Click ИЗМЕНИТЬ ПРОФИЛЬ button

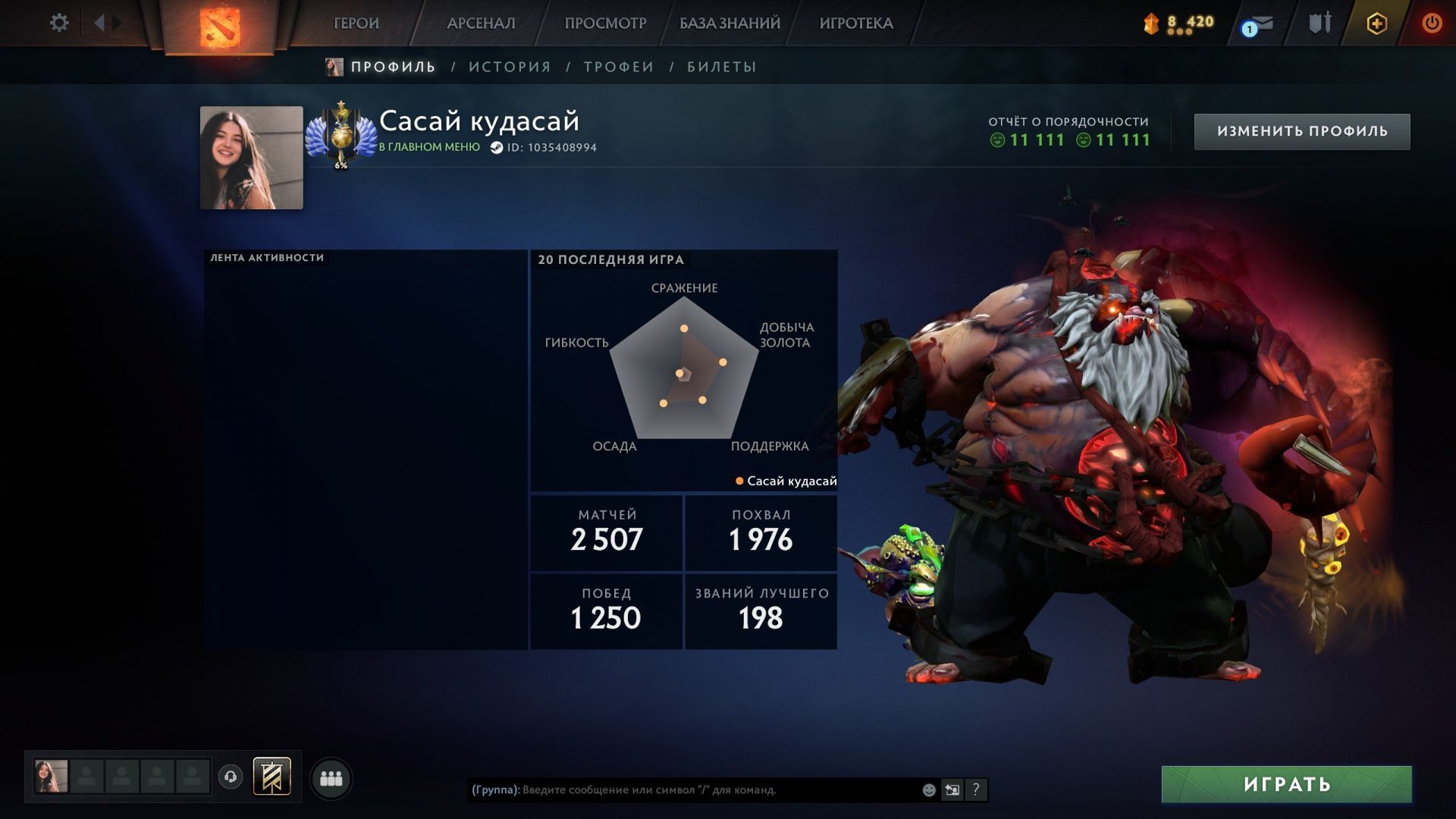1302,131
